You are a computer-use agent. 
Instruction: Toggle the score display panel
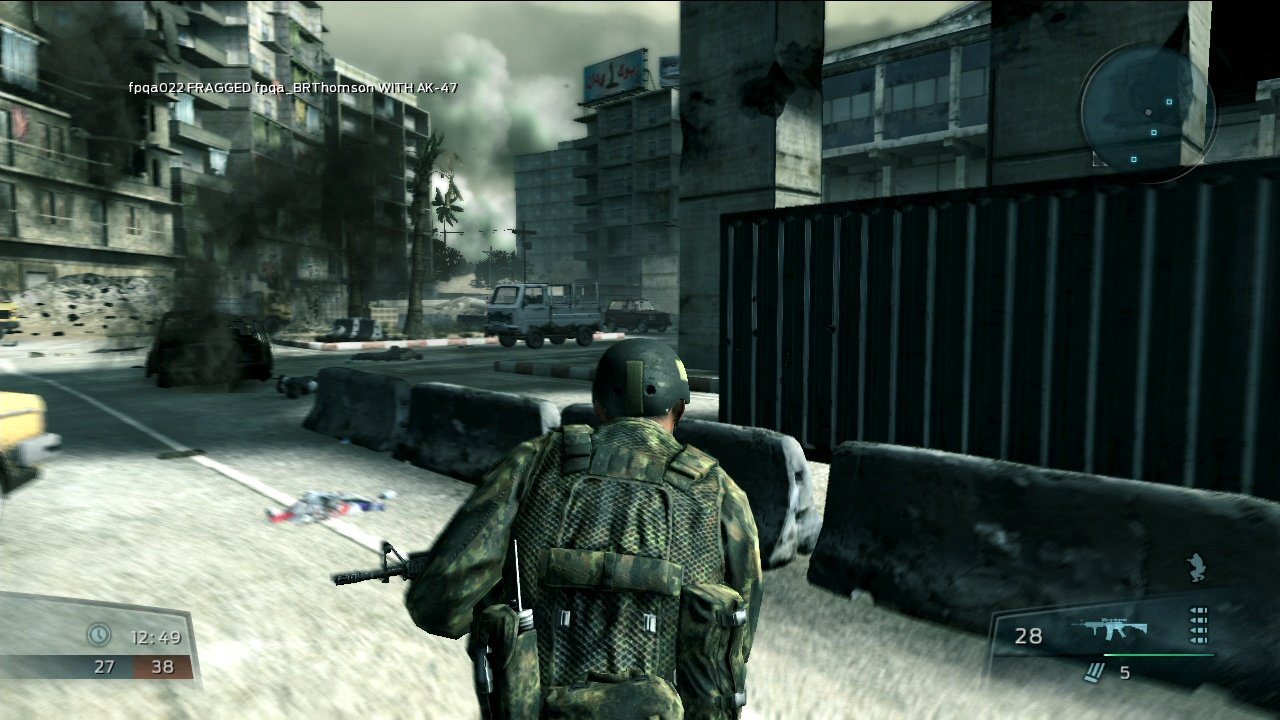[130, 650]
